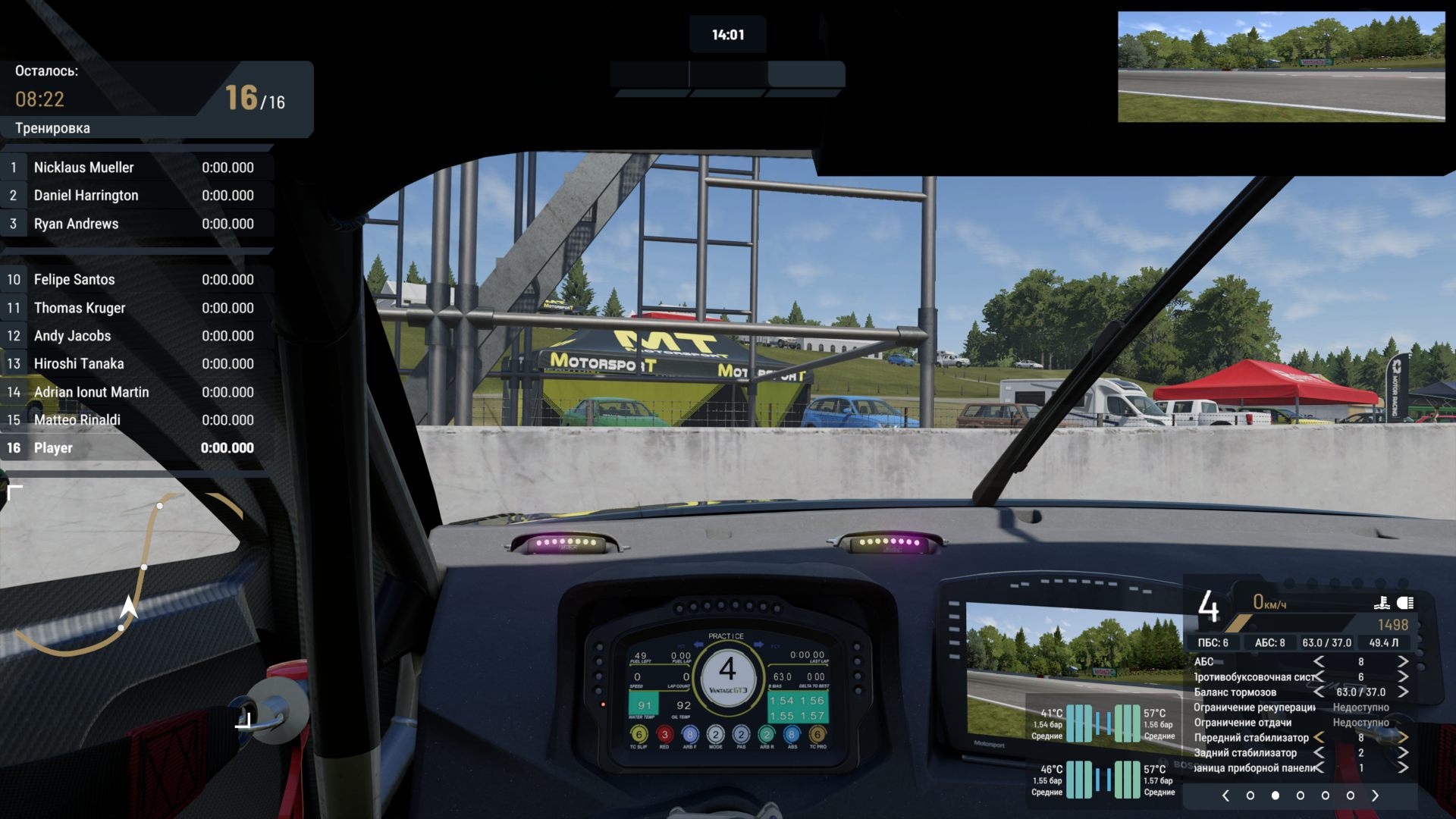Image resolution: width=1456 pixels, height=819 pixels.
Task: Decrease Задний стабилизатор value
Action: (1319, 752)
